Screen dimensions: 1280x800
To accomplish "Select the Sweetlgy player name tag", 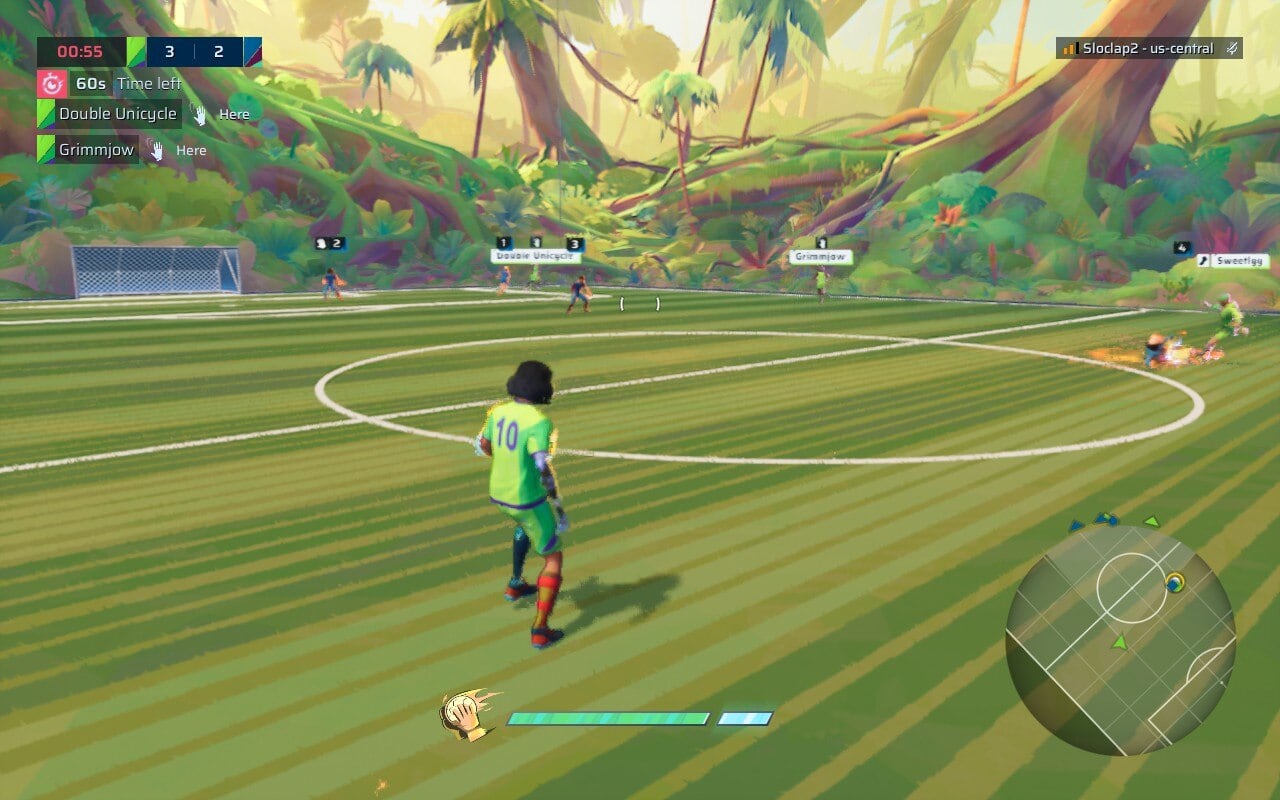I will pos(1240,261).
